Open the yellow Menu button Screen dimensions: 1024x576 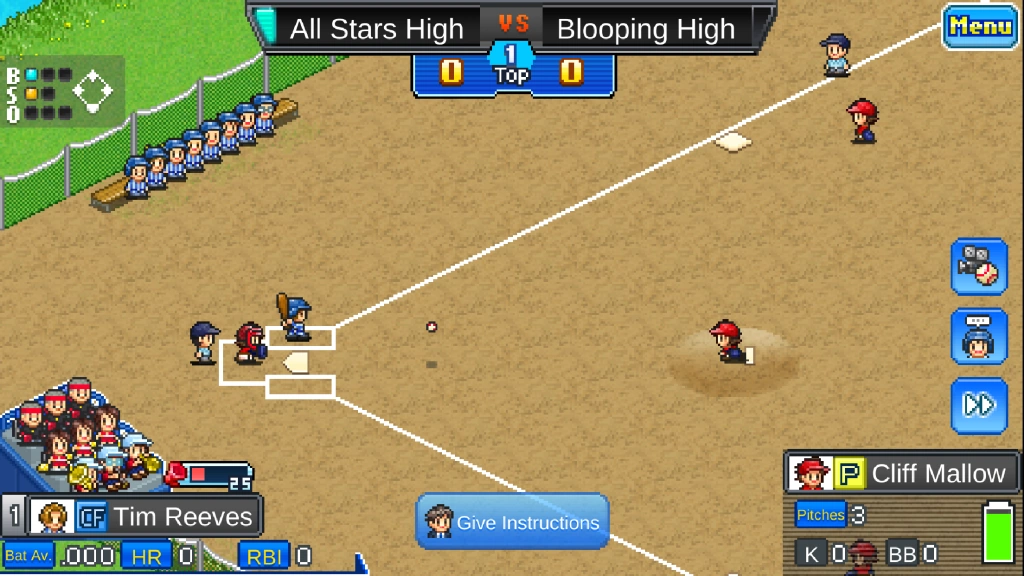pyautogui.click(x=980, y=26)
